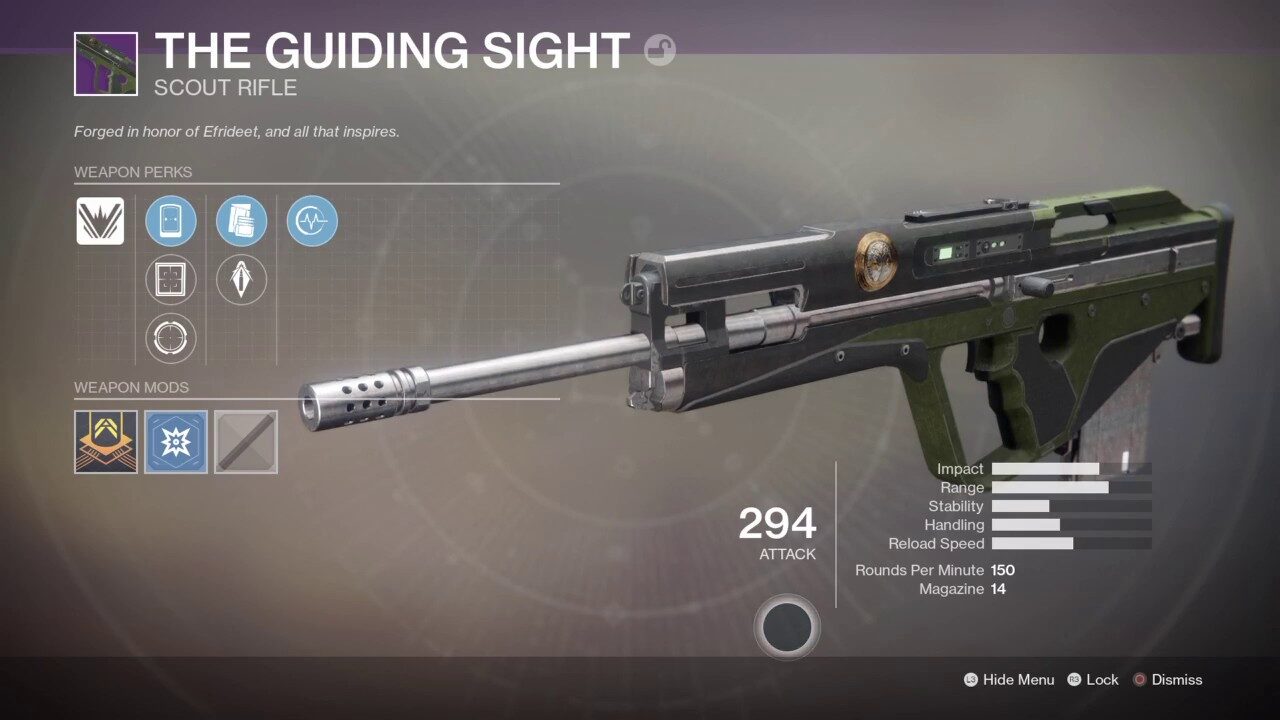The height and width of the screenshot is (720, 1280).
Task: Select the intrinsic frame perk icon
Action: [100, 221]
